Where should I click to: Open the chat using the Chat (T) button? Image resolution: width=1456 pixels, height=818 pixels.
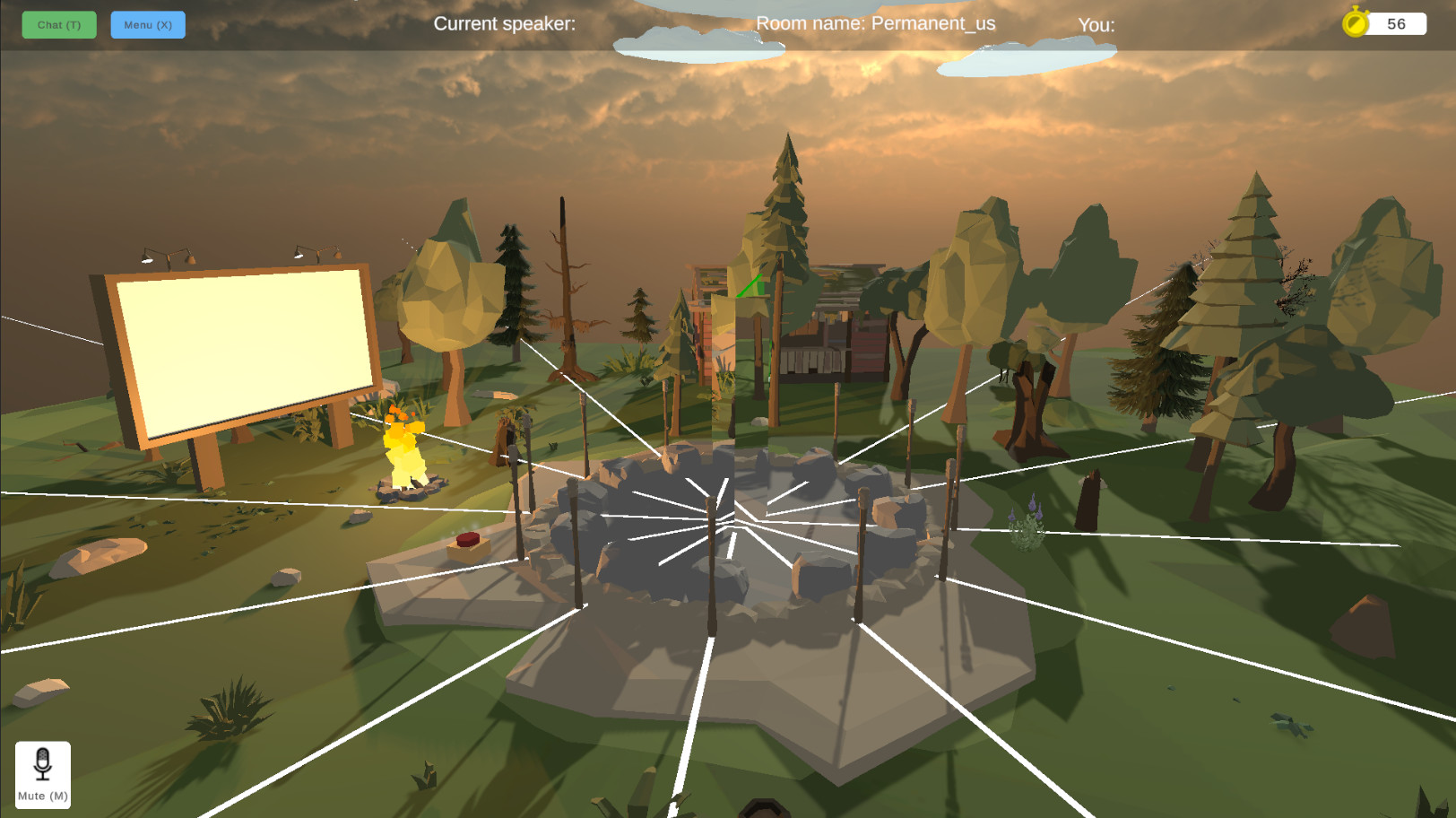click(58, 24)
